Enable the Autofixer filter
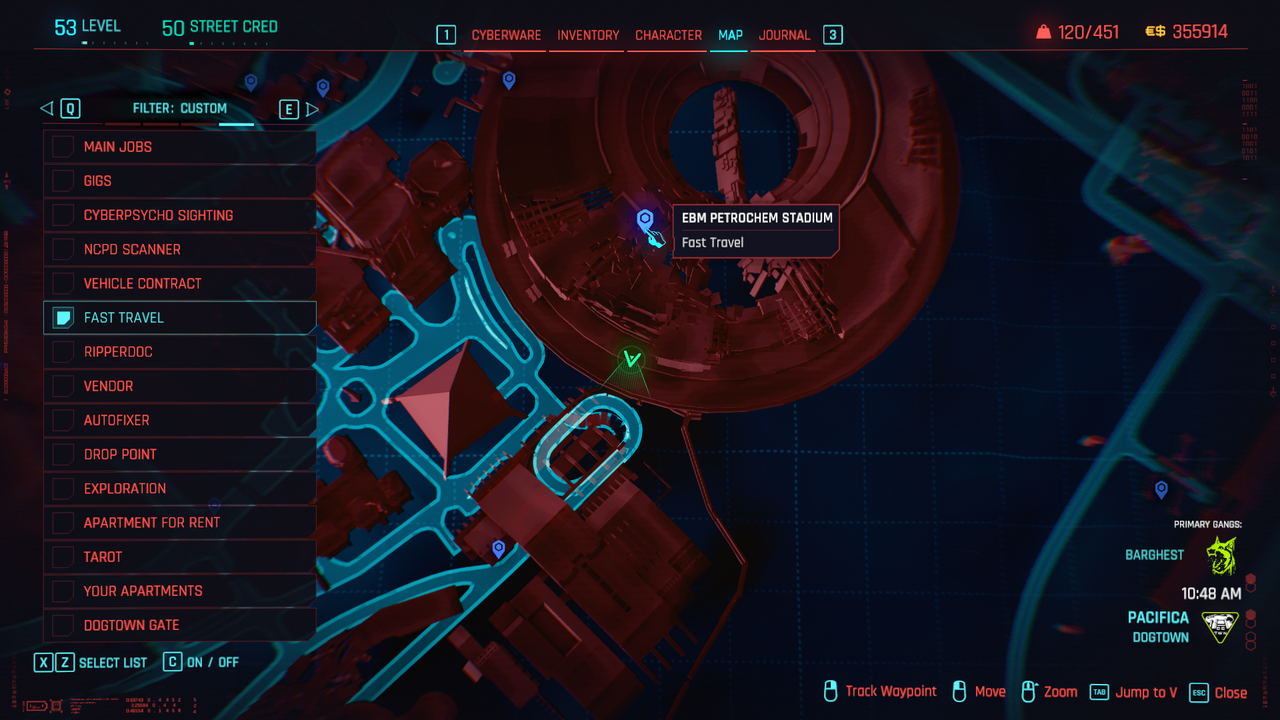The width and height of the screenshot is (1280, 720). [63, 420]
